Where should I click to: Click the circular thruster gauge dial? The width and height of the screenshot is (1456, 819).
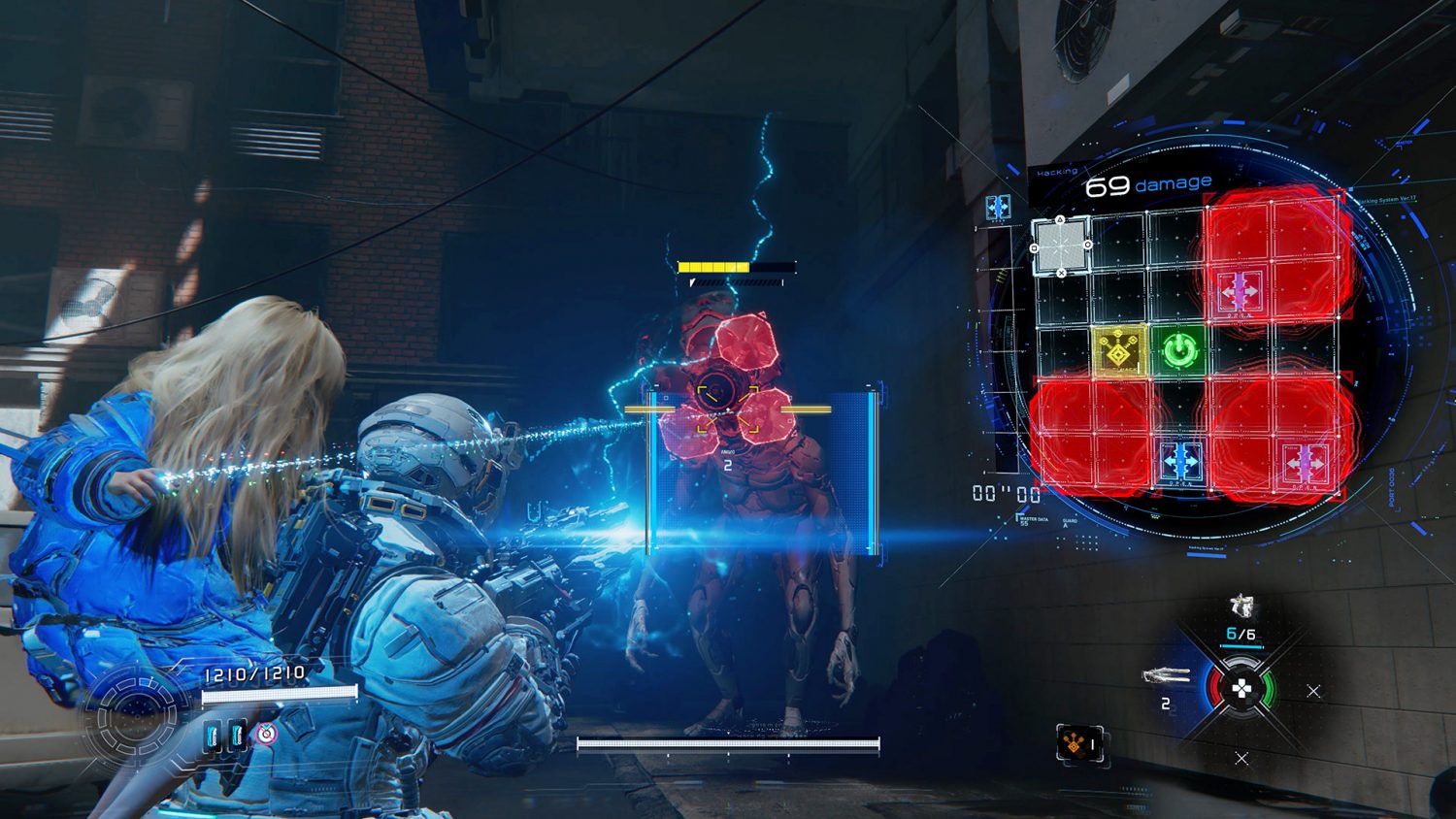tap(136, 718)
